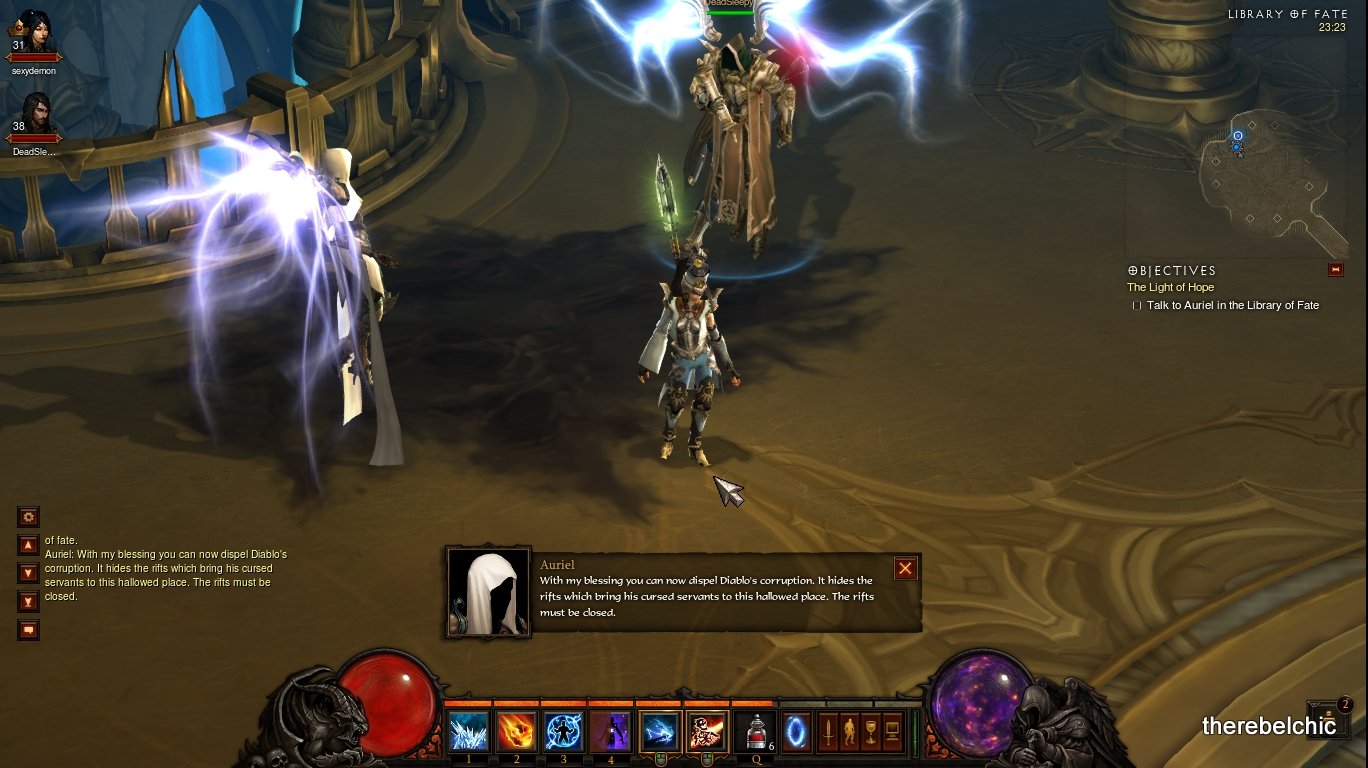Collapse the Objectives tracker
The image size is (1368, 768).
click(1335, 270)
